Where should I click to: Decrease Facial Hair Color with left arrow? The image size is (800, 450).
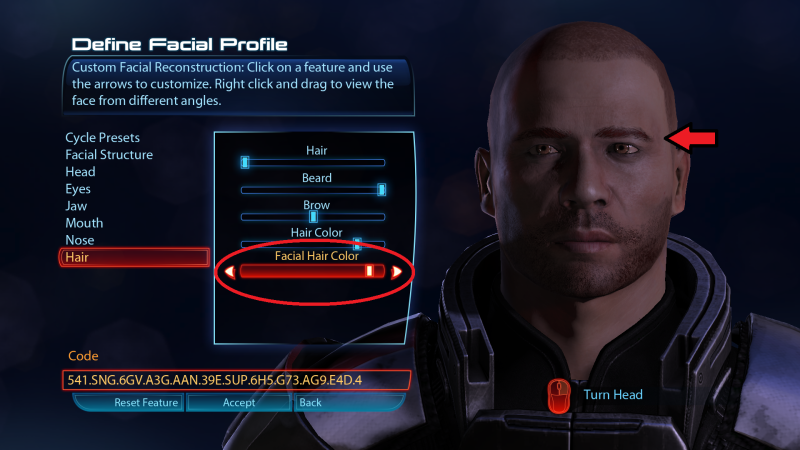[x=229, y=271]
